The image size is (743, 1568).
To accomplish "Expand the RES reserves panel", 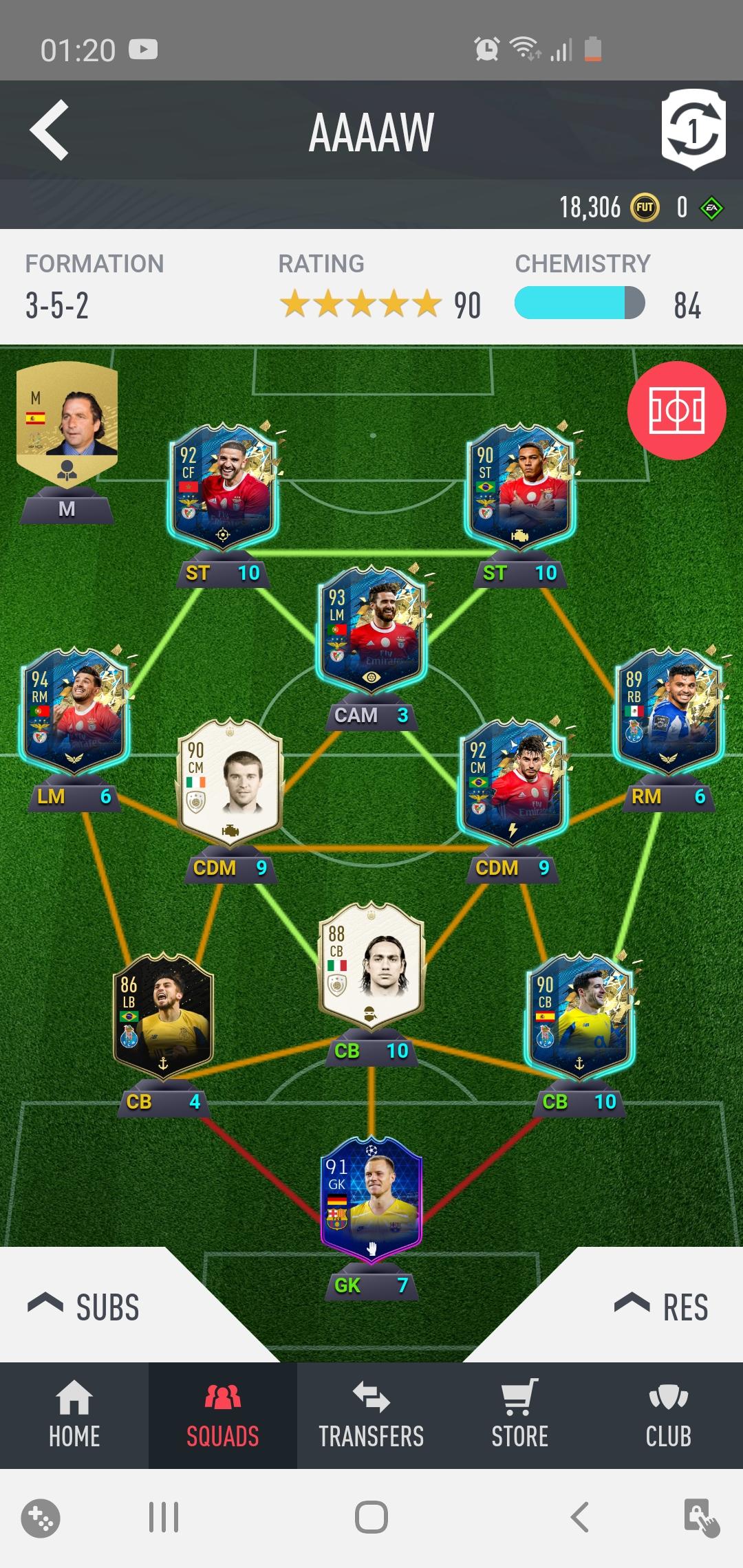I will tap(662, 1307).
